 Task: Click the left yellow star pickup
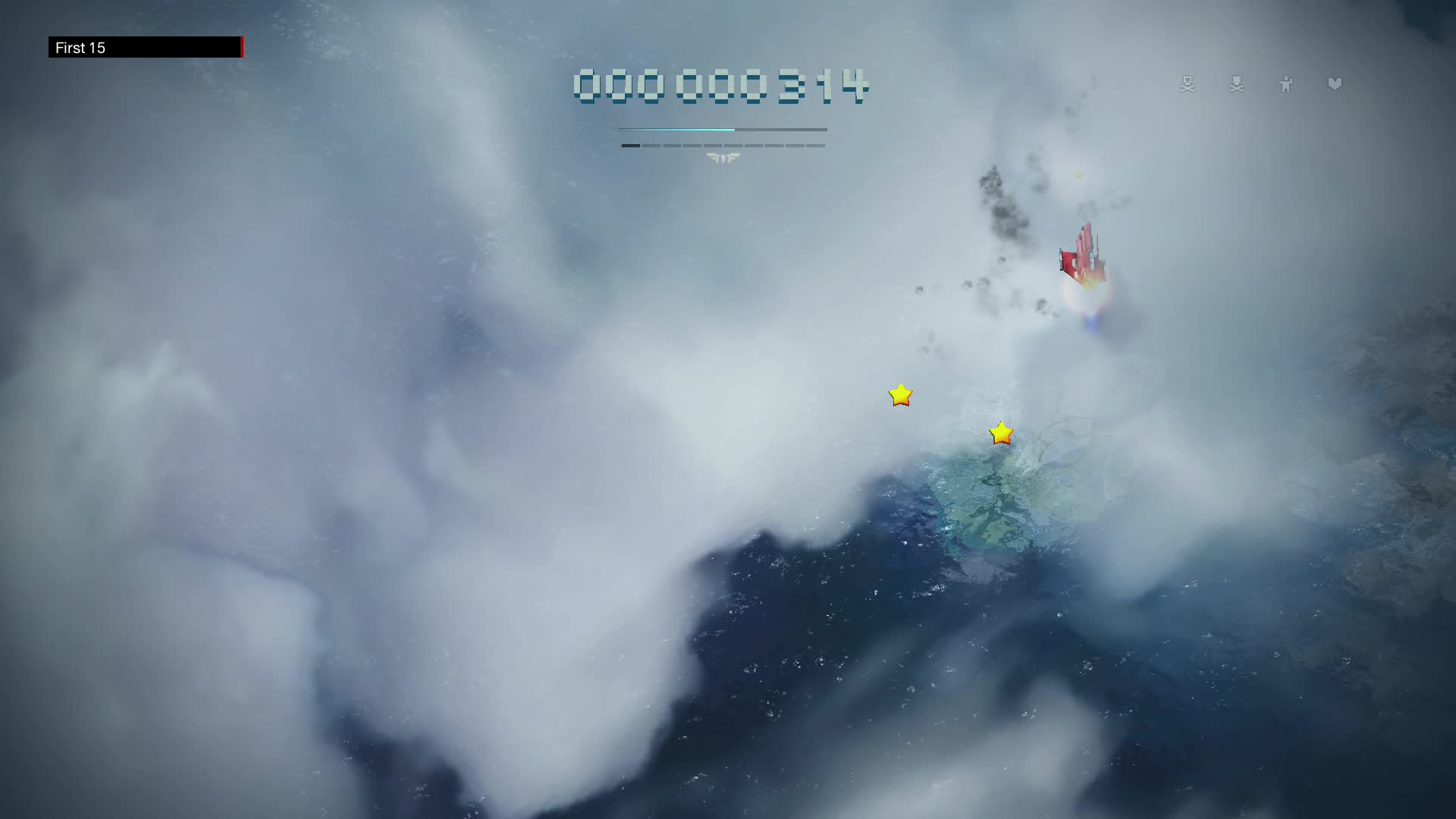point(899,395)
